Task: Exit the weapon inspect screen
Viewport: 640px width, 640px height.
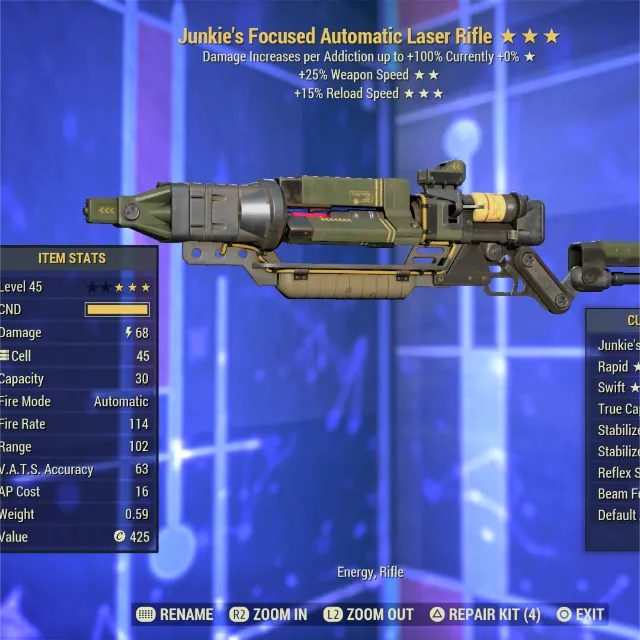Action: click(x=581, y=614)
